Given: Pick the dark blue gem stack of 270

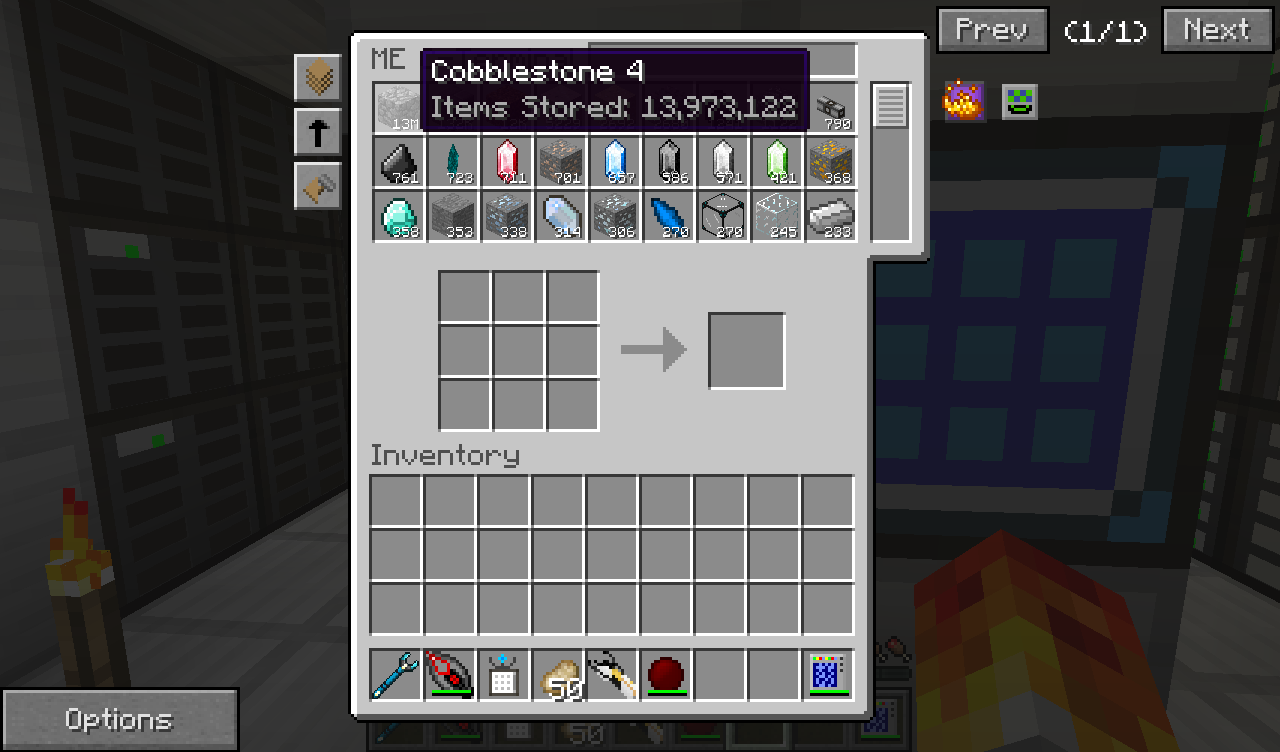Looking at the screenshot, I should pos(668,216).
